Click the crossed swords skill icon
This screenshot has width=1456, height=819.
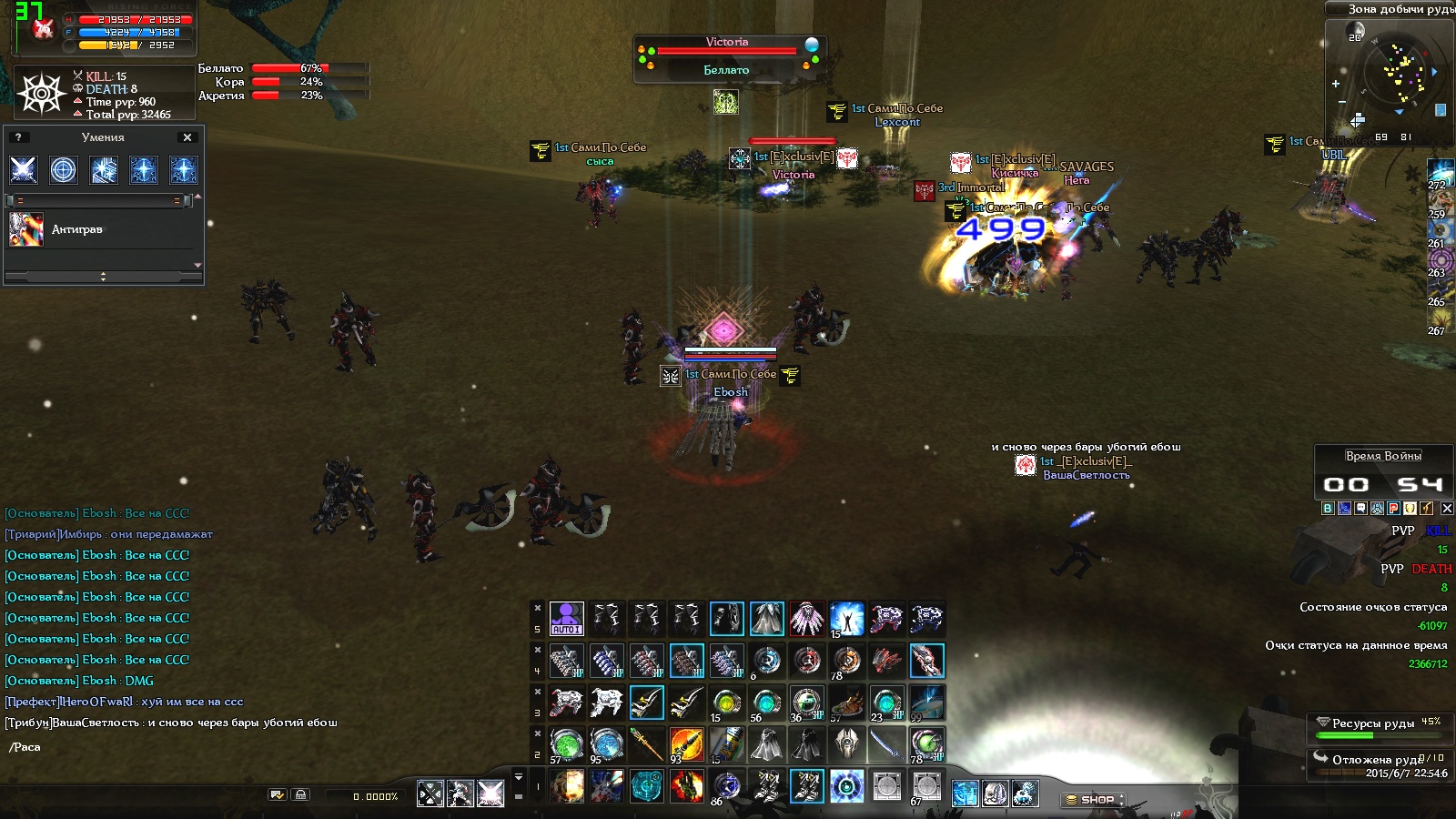pyautogui.click(x=23, y=170)
